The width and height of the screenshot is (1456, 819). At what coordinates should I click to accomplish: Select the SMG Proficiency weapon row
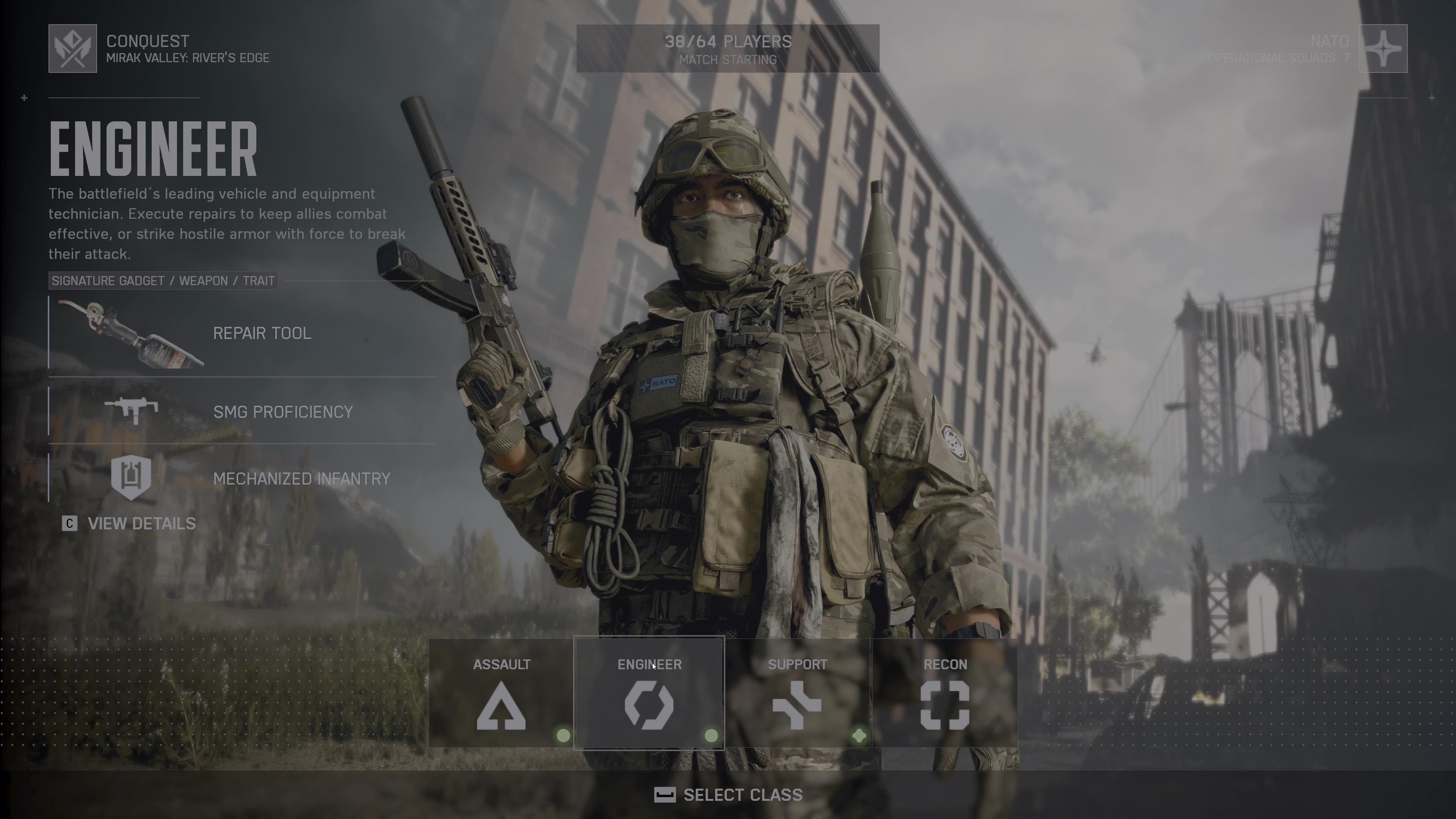coord(243,411)
